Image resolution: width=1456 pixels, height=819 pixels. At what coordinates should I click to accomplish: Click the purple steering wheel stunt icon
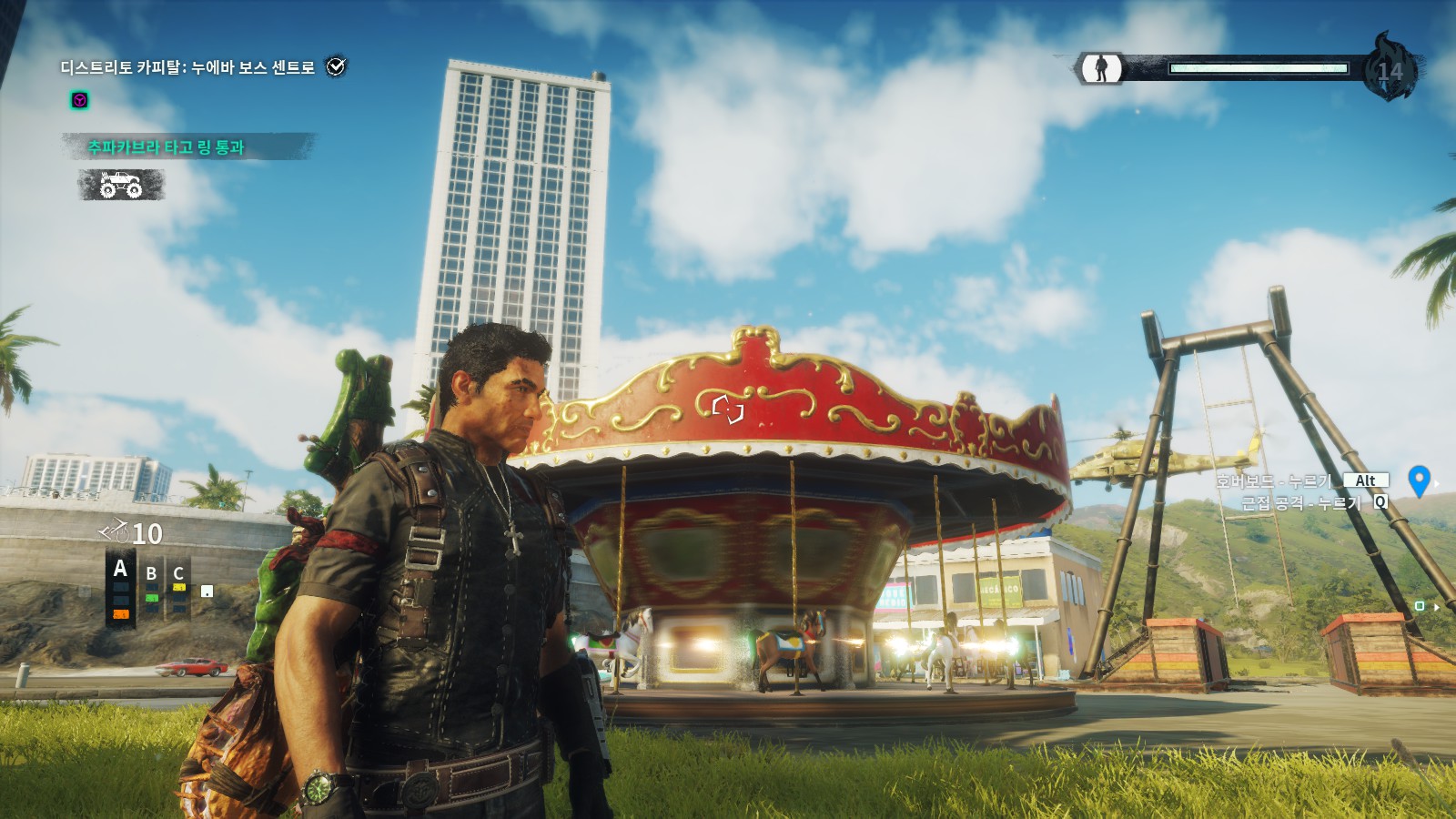(80, 101)
